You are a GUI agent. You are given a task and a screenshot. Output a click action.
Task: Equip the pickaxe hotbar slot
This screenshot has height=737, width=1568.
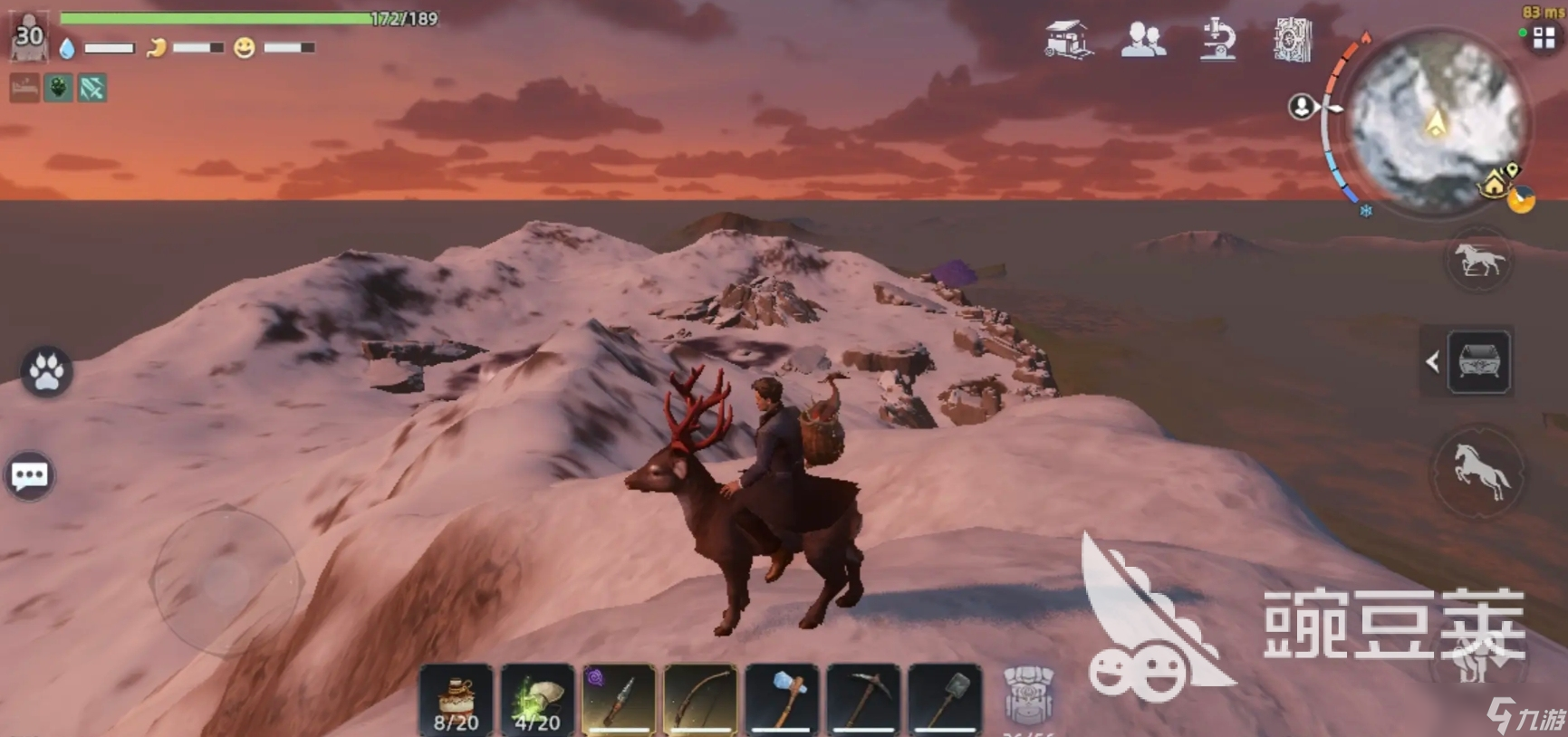(x=863, y=700)
